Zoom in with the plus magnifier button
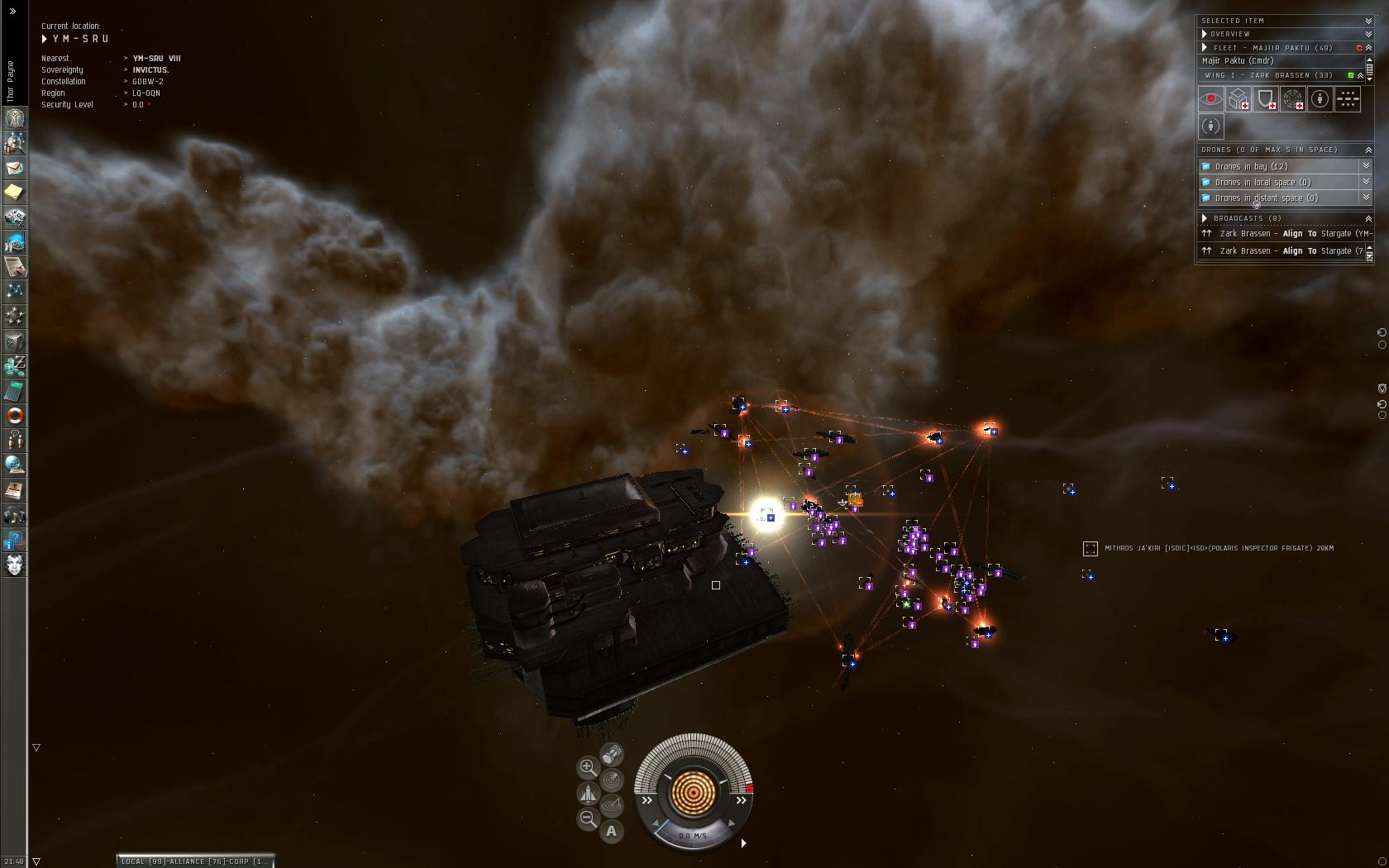The height and width of the screenshot is (868, 1389). pyautogui.click(x=587, y=767)
